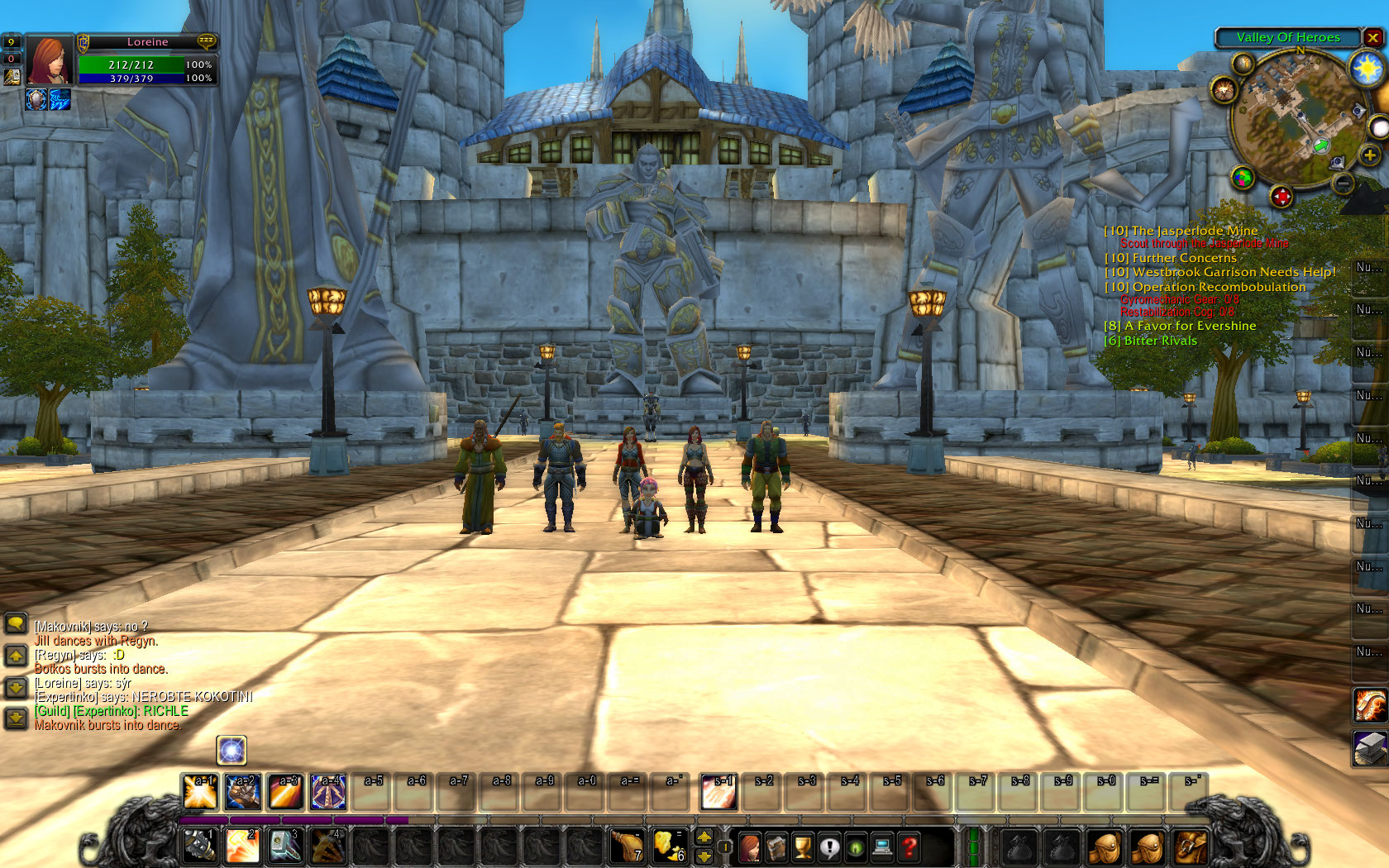
Task: Activate the glove ability in slot s-1
Action: click(718, 791)
